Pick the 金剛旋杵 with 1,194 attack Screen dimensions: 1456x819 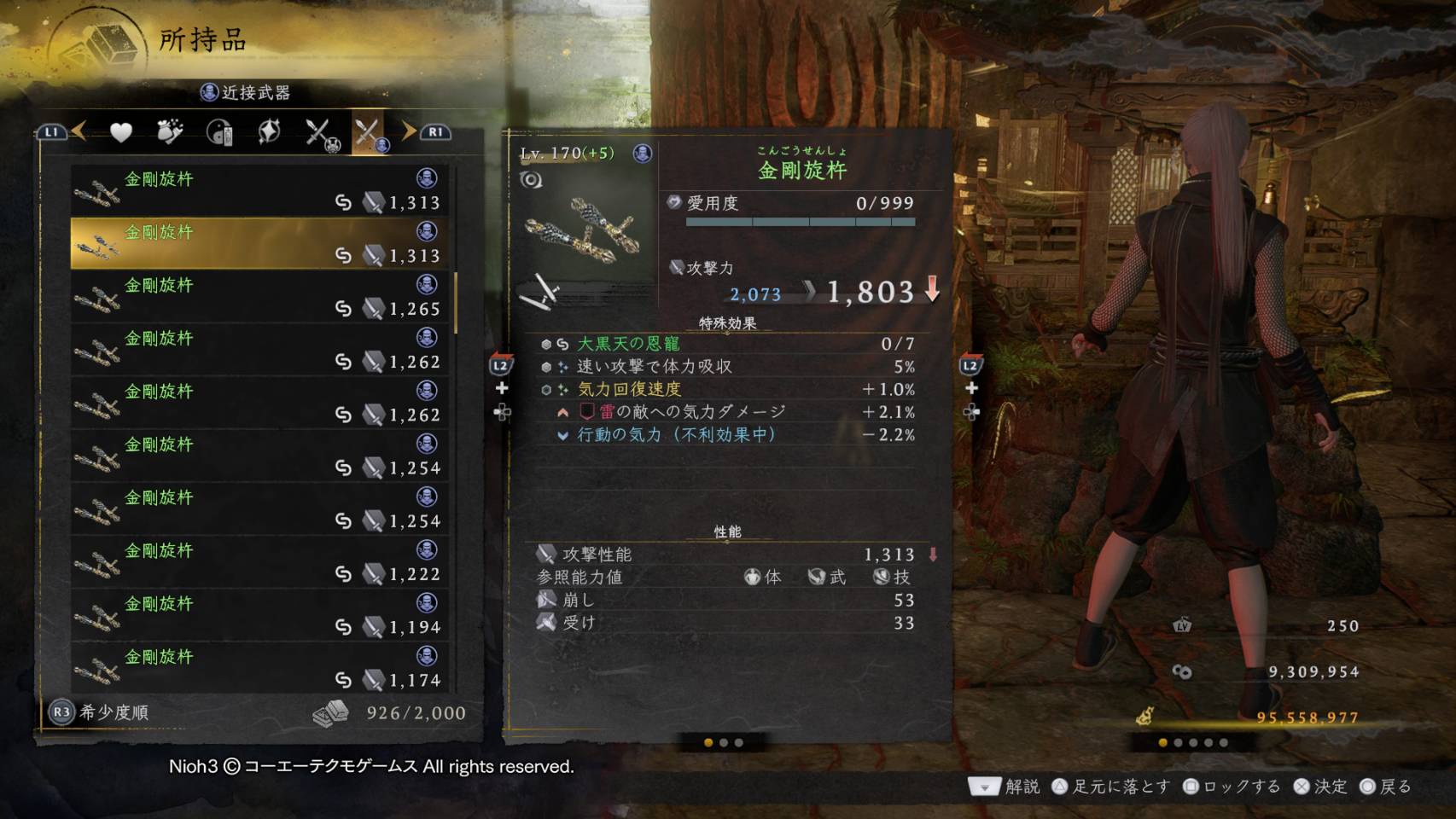point(260,614)
